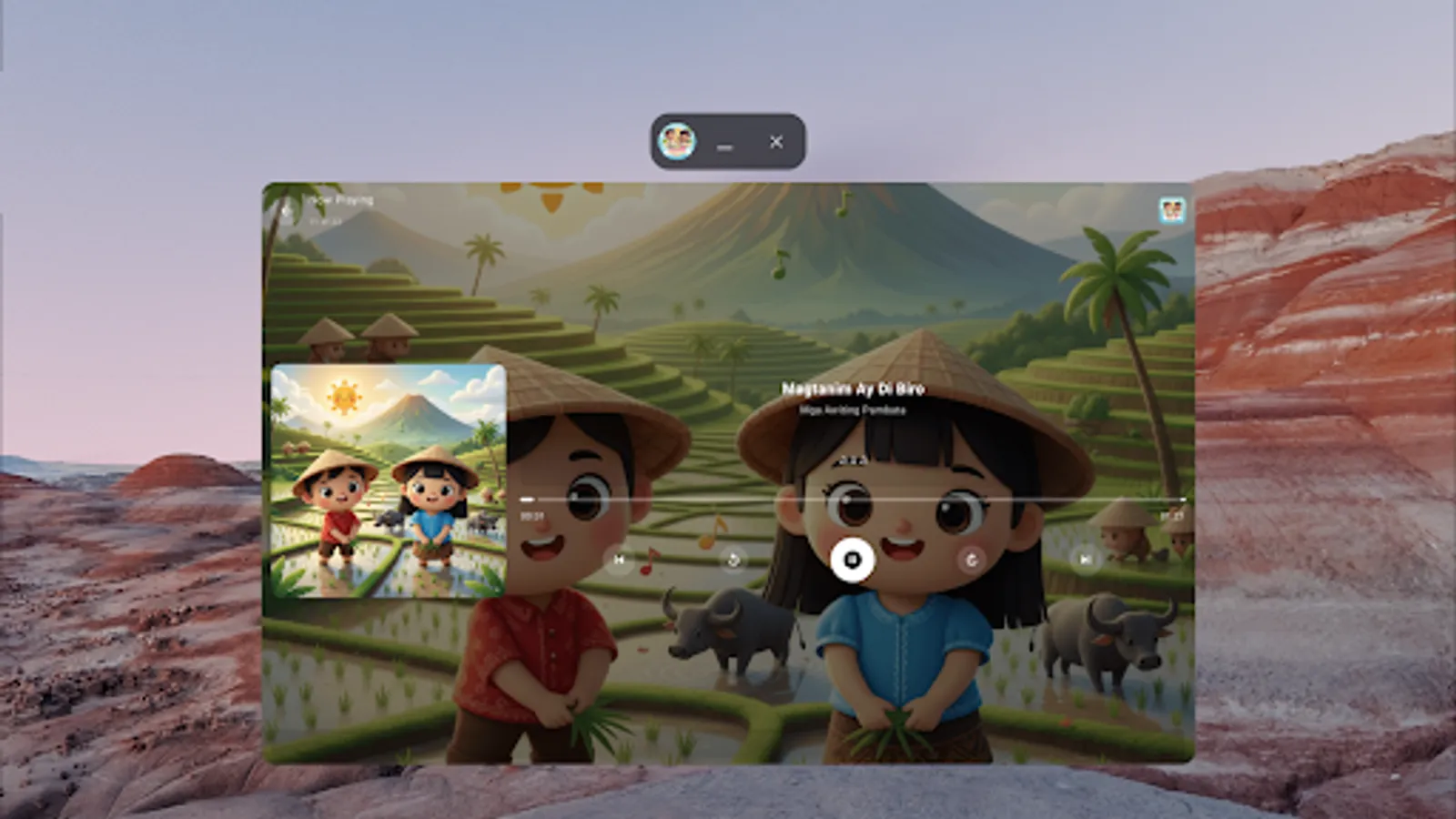The image size is (1456, 819).
Task: Open the app icon in the top-right corner
Action: [x=1173, y=209]
